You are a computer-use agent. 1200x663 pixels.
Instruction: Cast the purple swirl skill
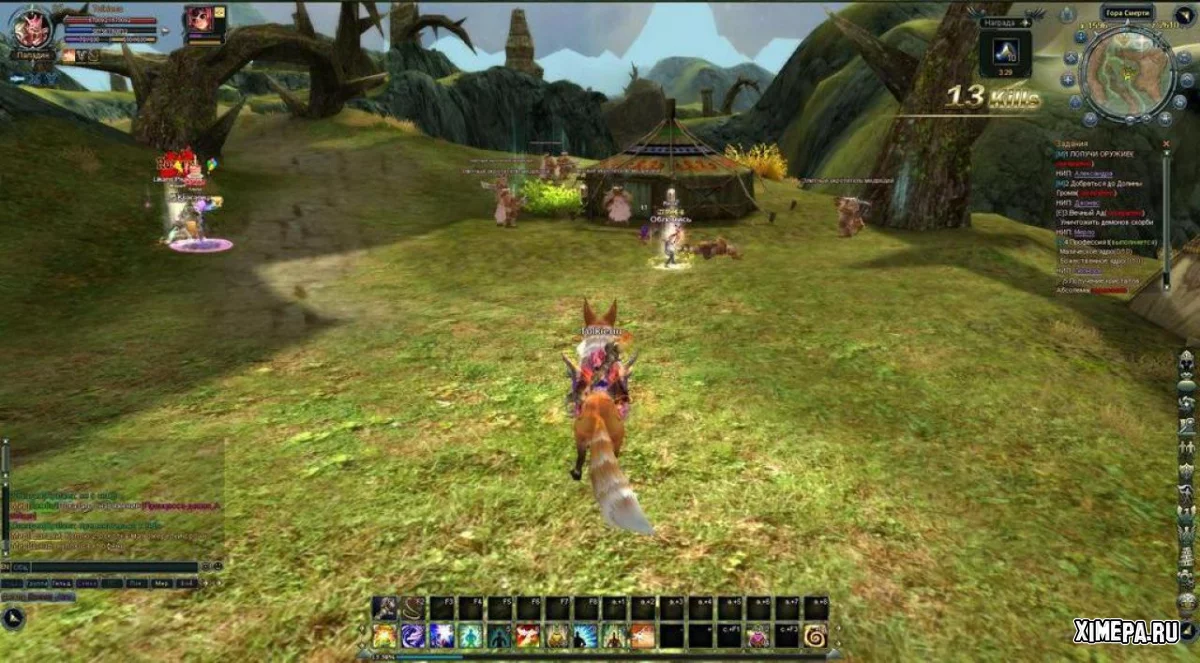(x=413, y=635)
